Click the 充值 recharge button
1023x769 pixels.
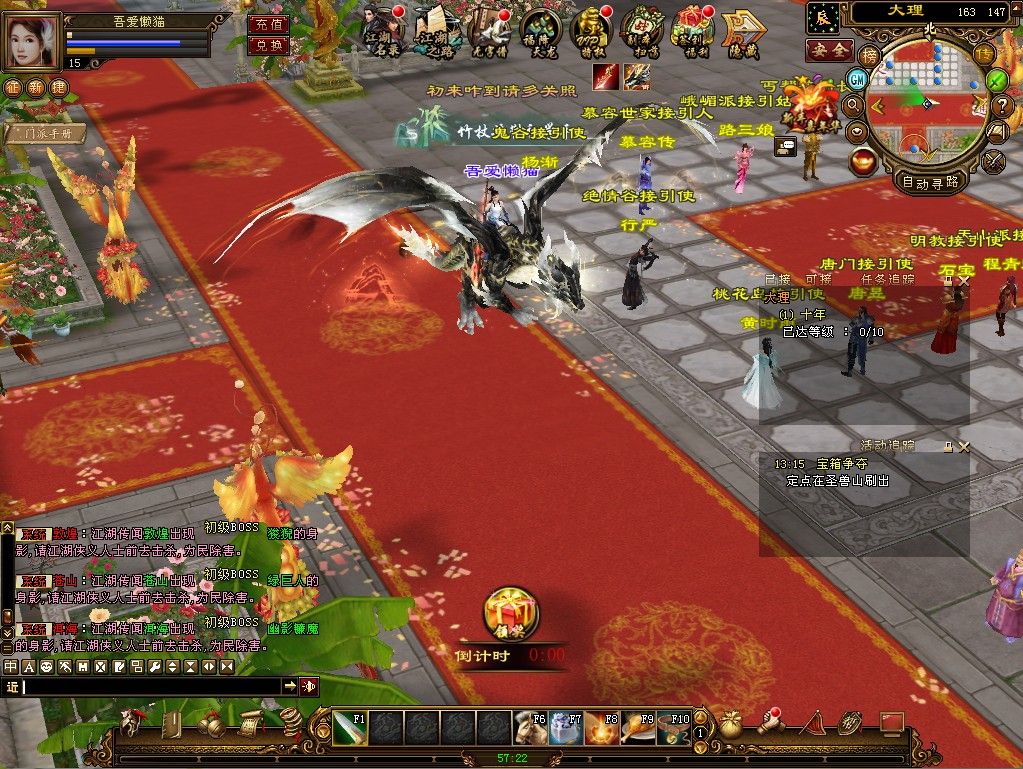coord(266,24)
